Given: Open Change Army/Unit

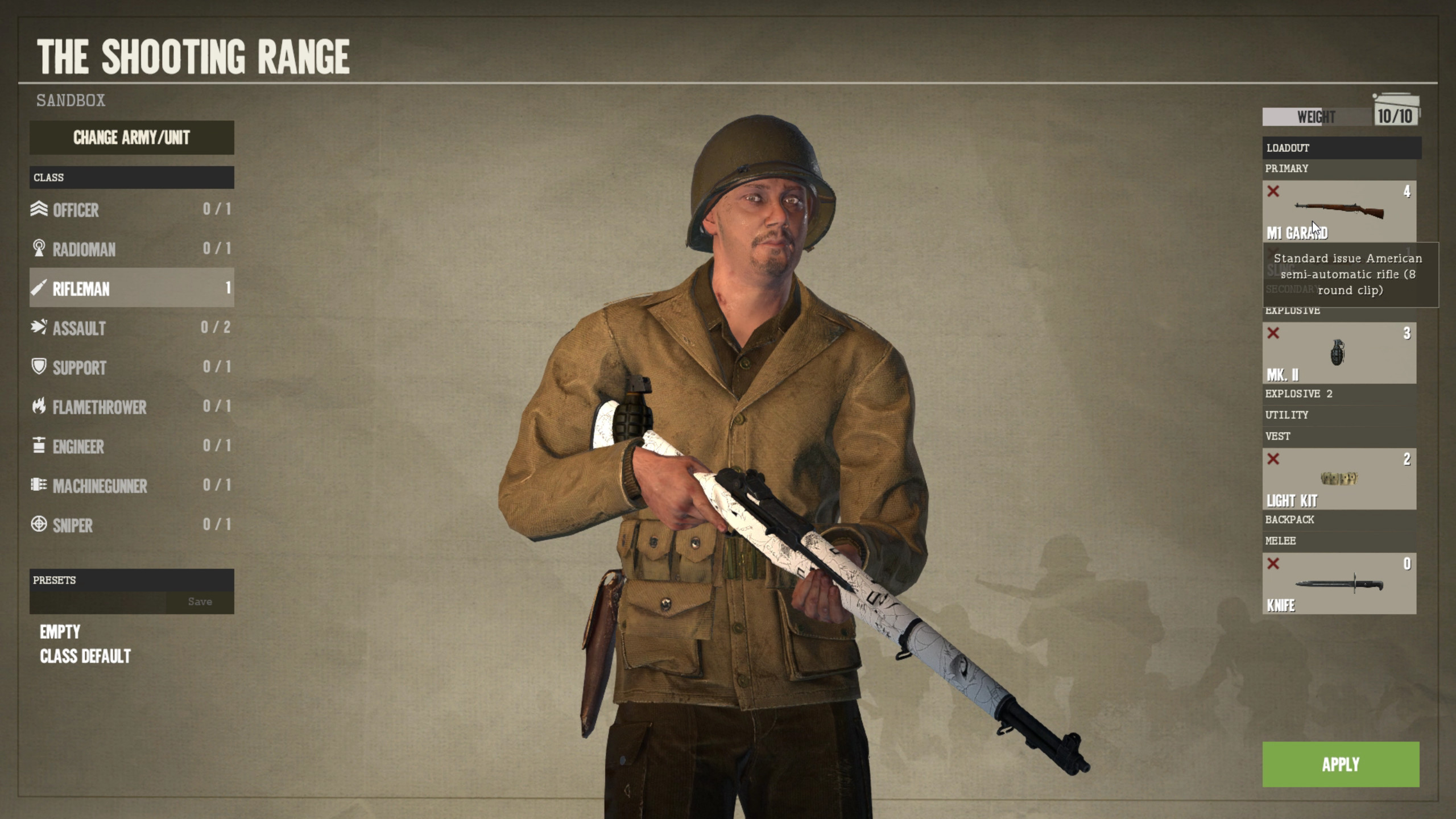Looking at the screenshot, I should (131, 138).
